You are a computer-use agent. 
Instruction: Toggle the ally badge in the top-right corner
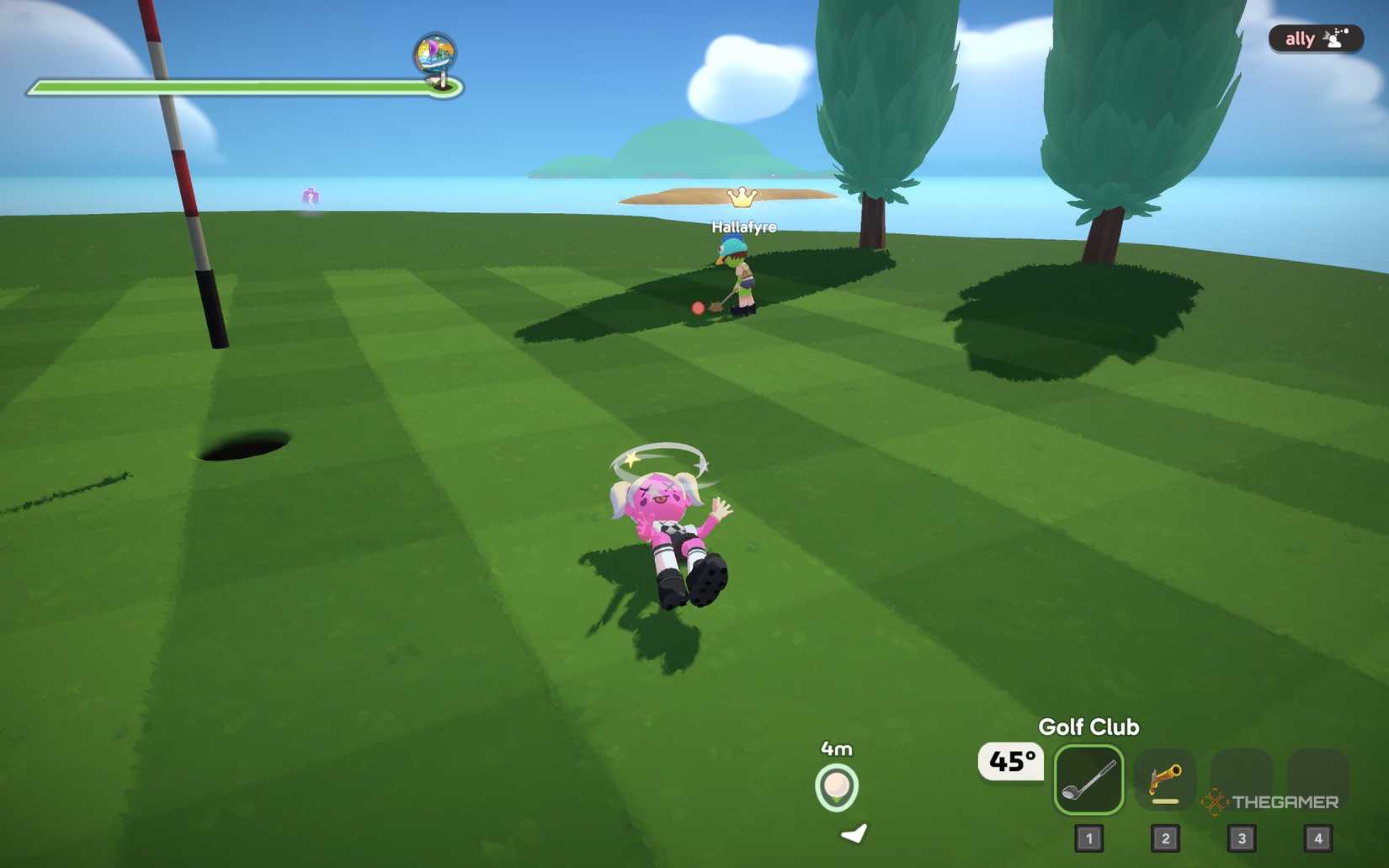pos(1315,38)
